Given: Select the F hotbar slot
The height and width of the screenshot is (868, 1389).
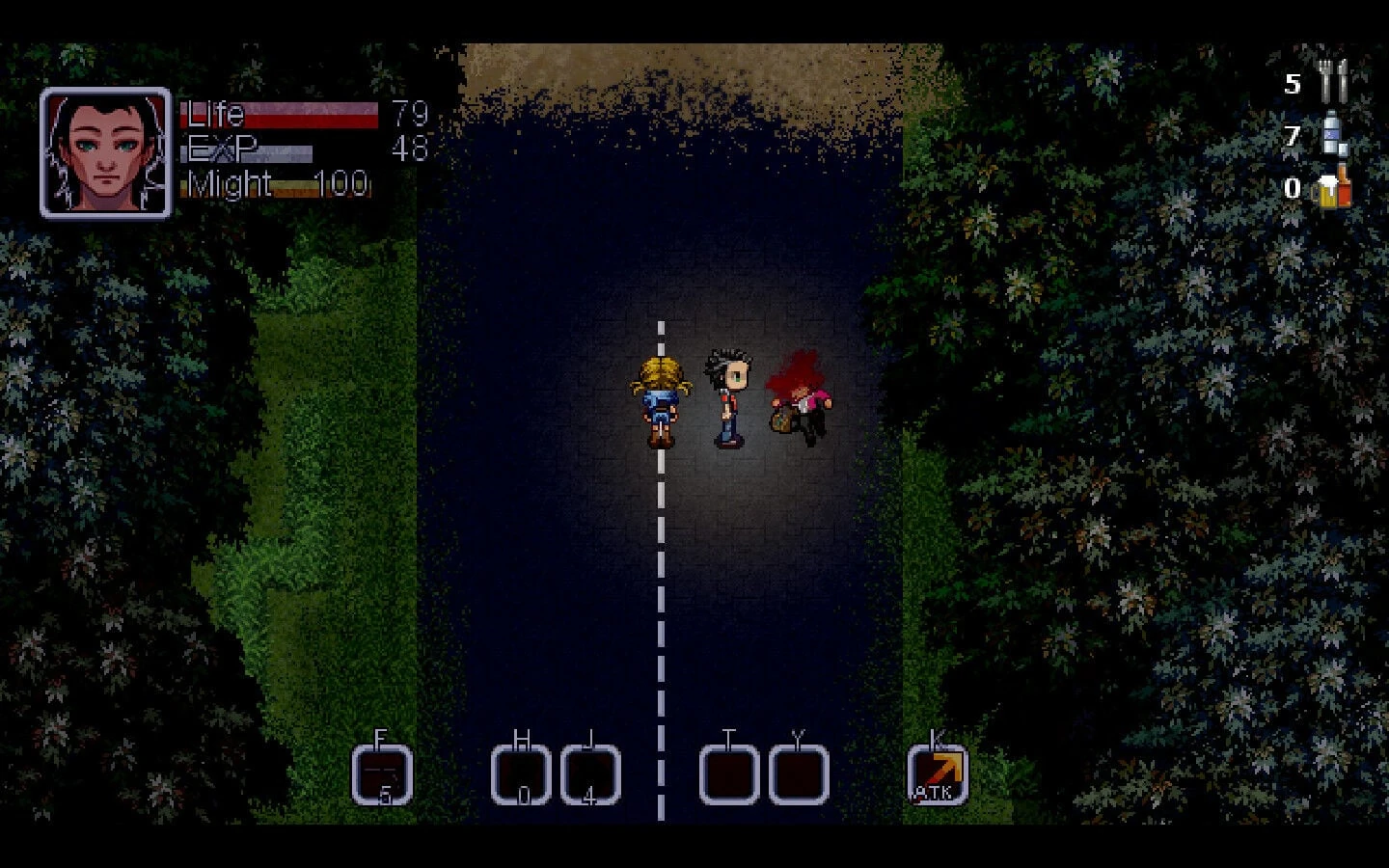Looking at the screenshot, I should tap(382, 774).
